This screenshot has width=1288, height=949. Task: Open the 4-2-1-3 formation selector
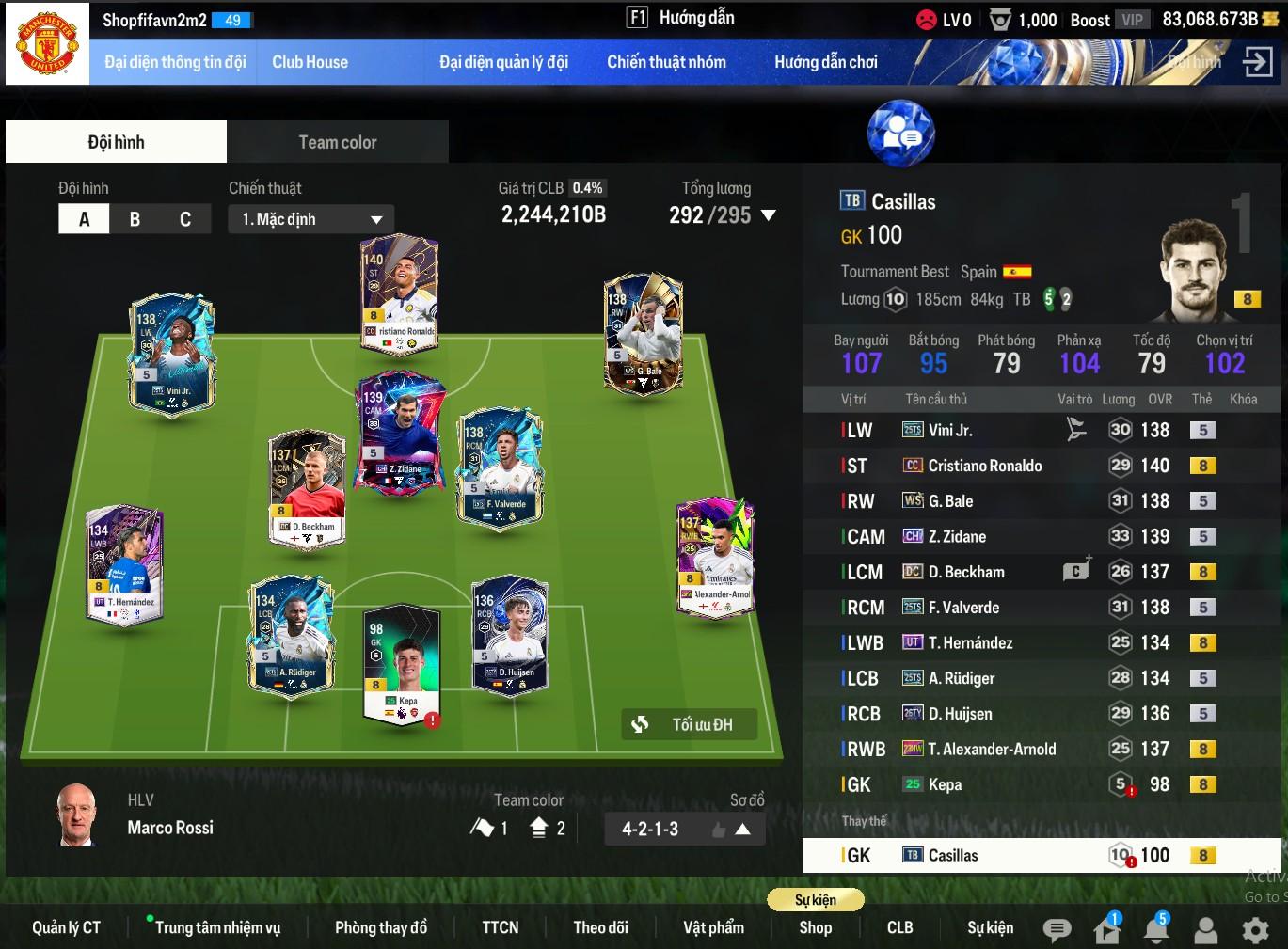click(x=684, y=829)
